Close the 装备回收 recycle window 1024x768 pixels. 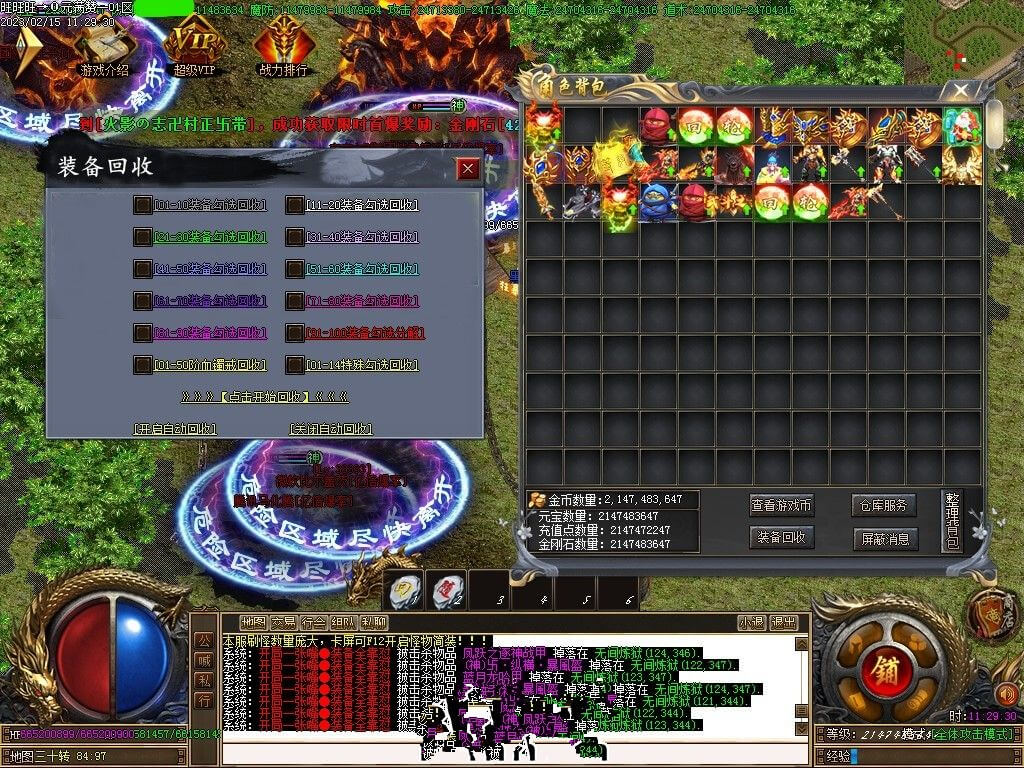point(467,168)
